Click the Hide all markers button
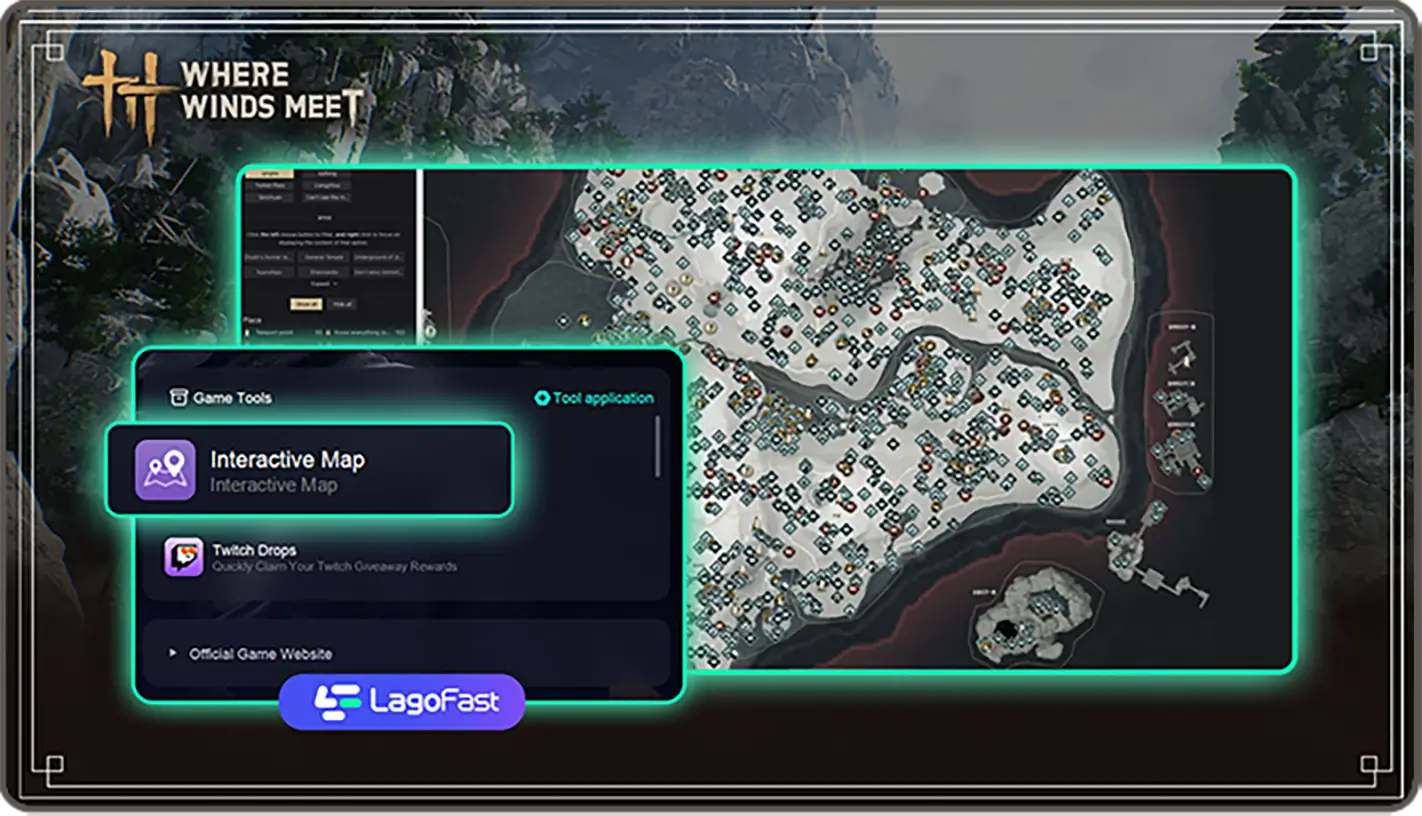The image size is (1422, 816). click(343, 304)
